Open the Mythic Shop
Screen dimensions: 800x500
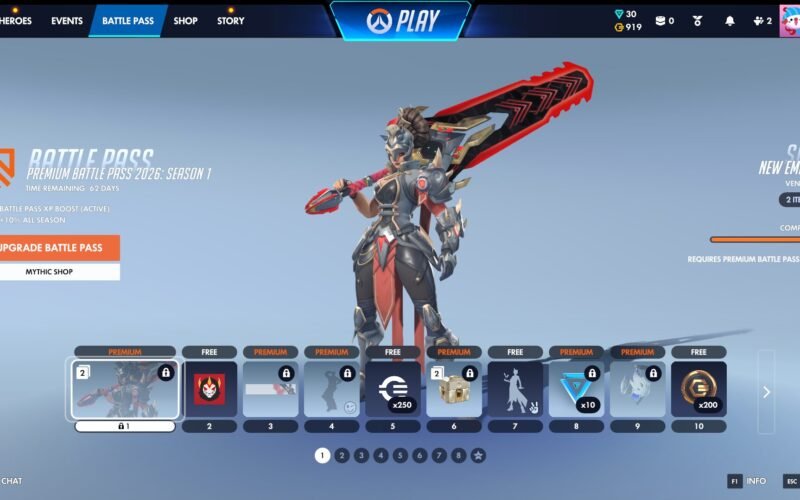click(x=58, y=272)
